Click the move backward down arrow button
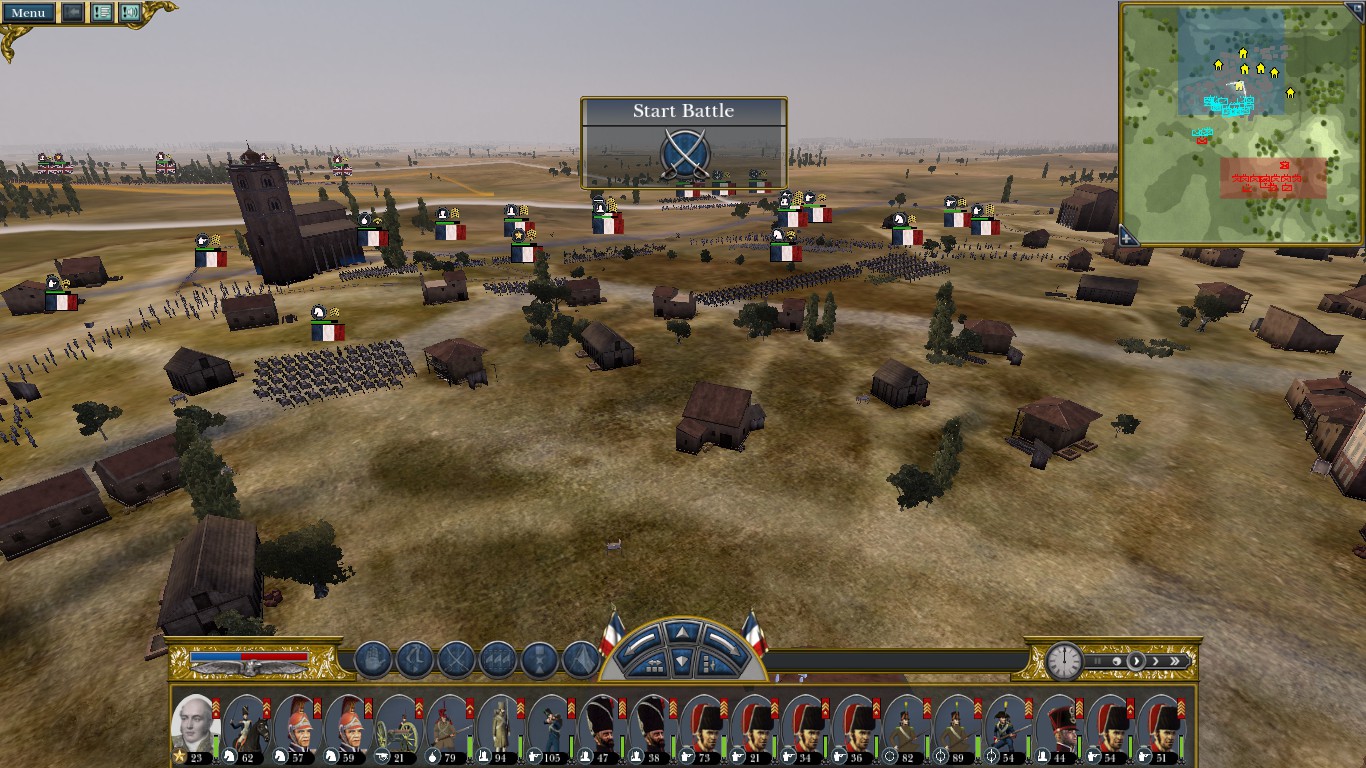The image size is (1366, 768). (x=681, y=660)
